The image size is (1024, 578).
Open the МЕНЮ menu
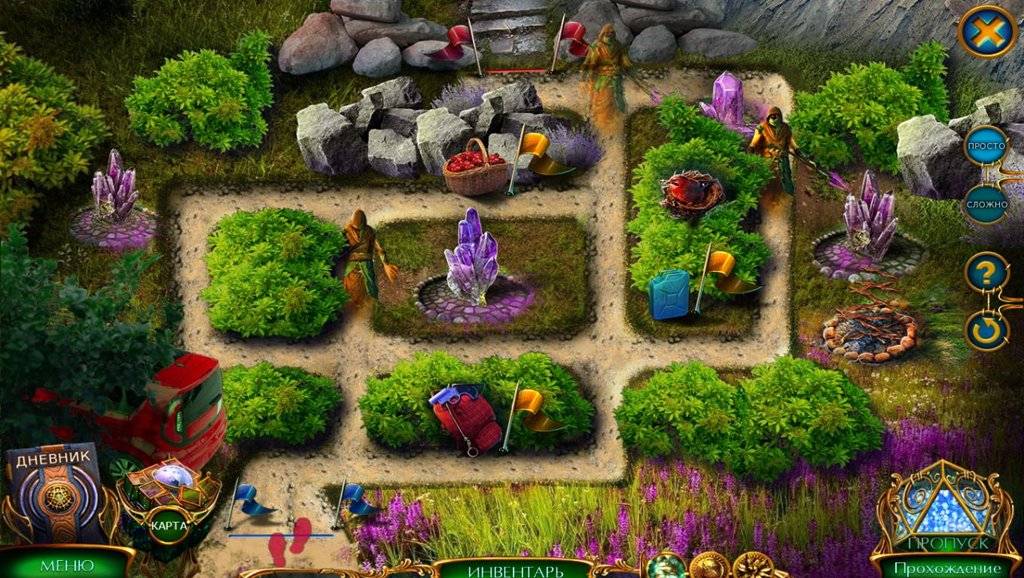(66, 565)
